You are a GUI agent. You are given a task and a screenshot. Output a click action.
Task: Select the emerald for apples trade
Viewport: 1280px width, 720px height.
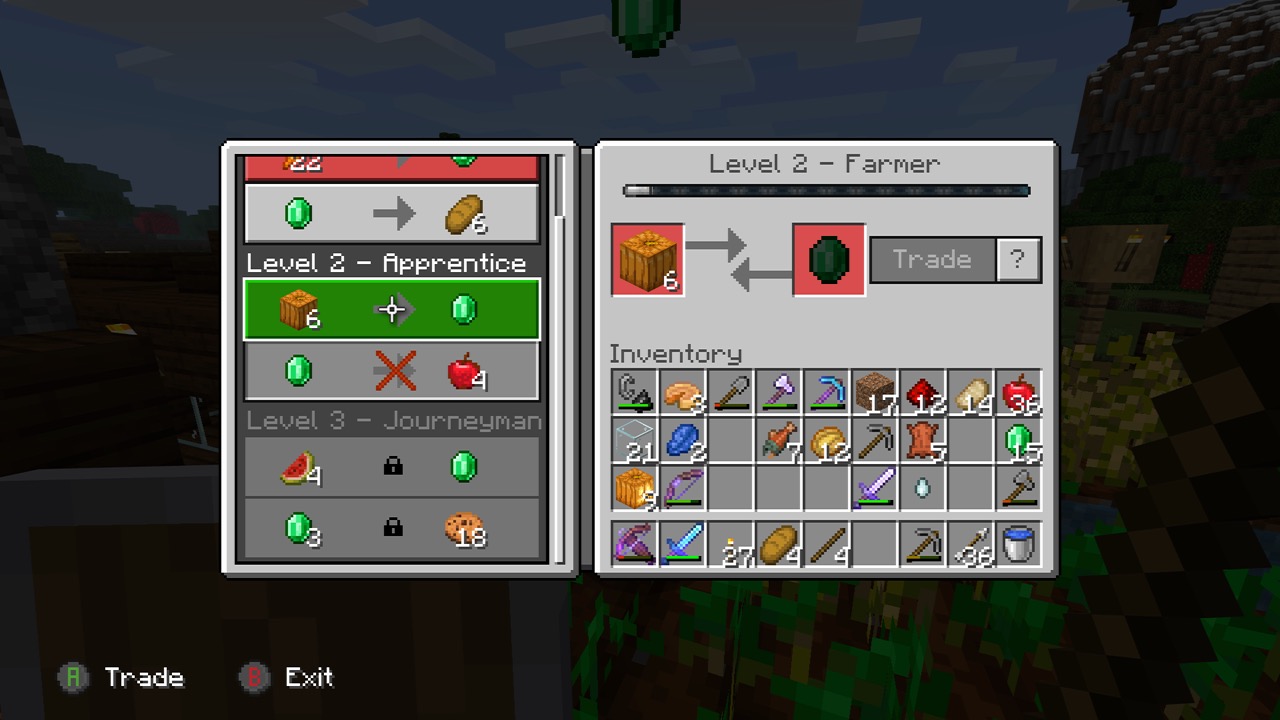pyautogui.click(x=391, y=371)
